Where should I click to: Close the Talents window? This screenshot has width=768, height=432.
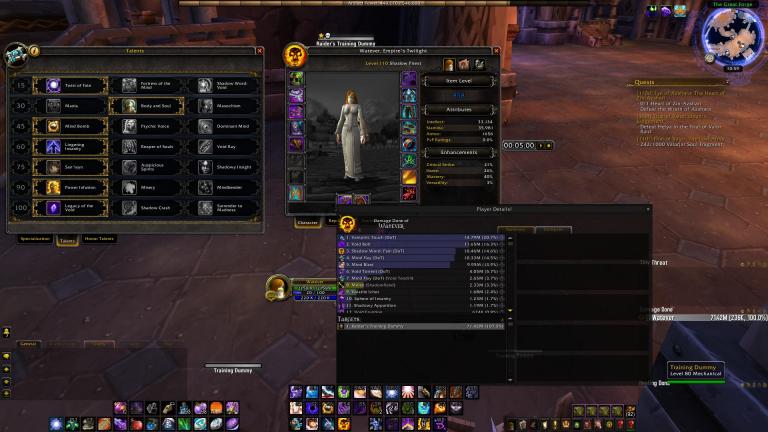coord(260,50)
